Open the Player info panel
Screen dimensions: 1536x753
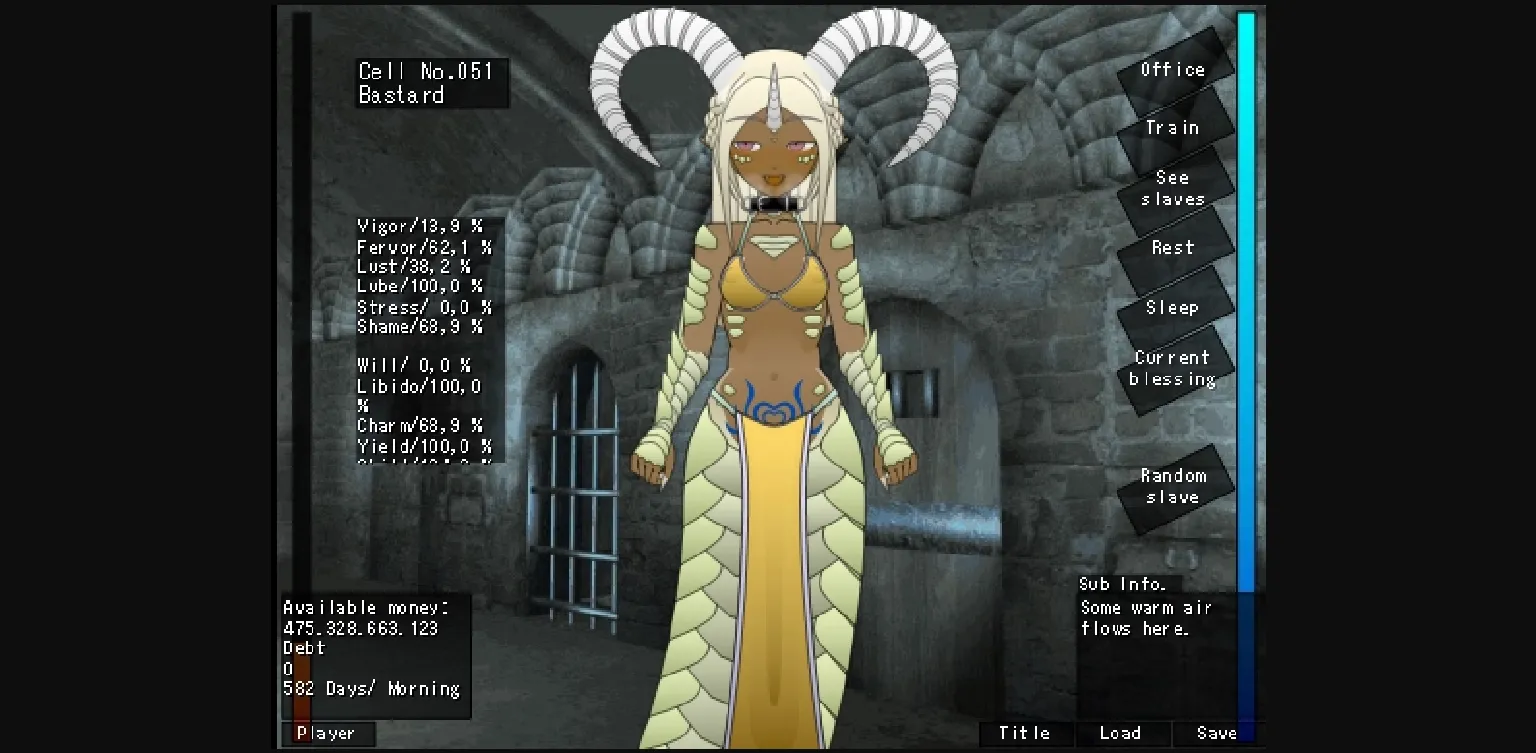[x=328, y=733]
